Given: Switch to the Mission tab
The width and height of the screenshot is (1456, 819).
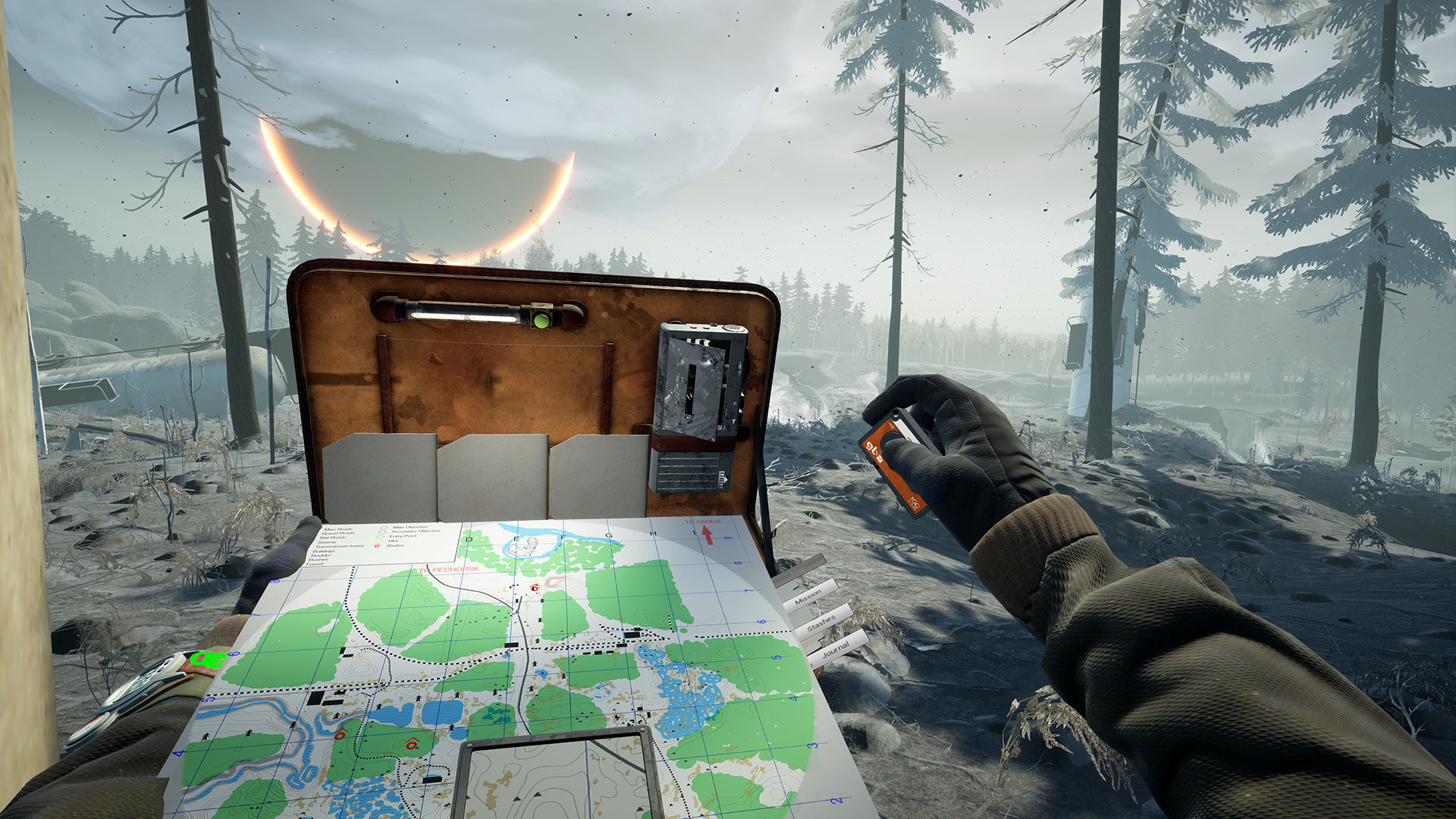Looking at the screenshot, I should click(x=808, y=596).
